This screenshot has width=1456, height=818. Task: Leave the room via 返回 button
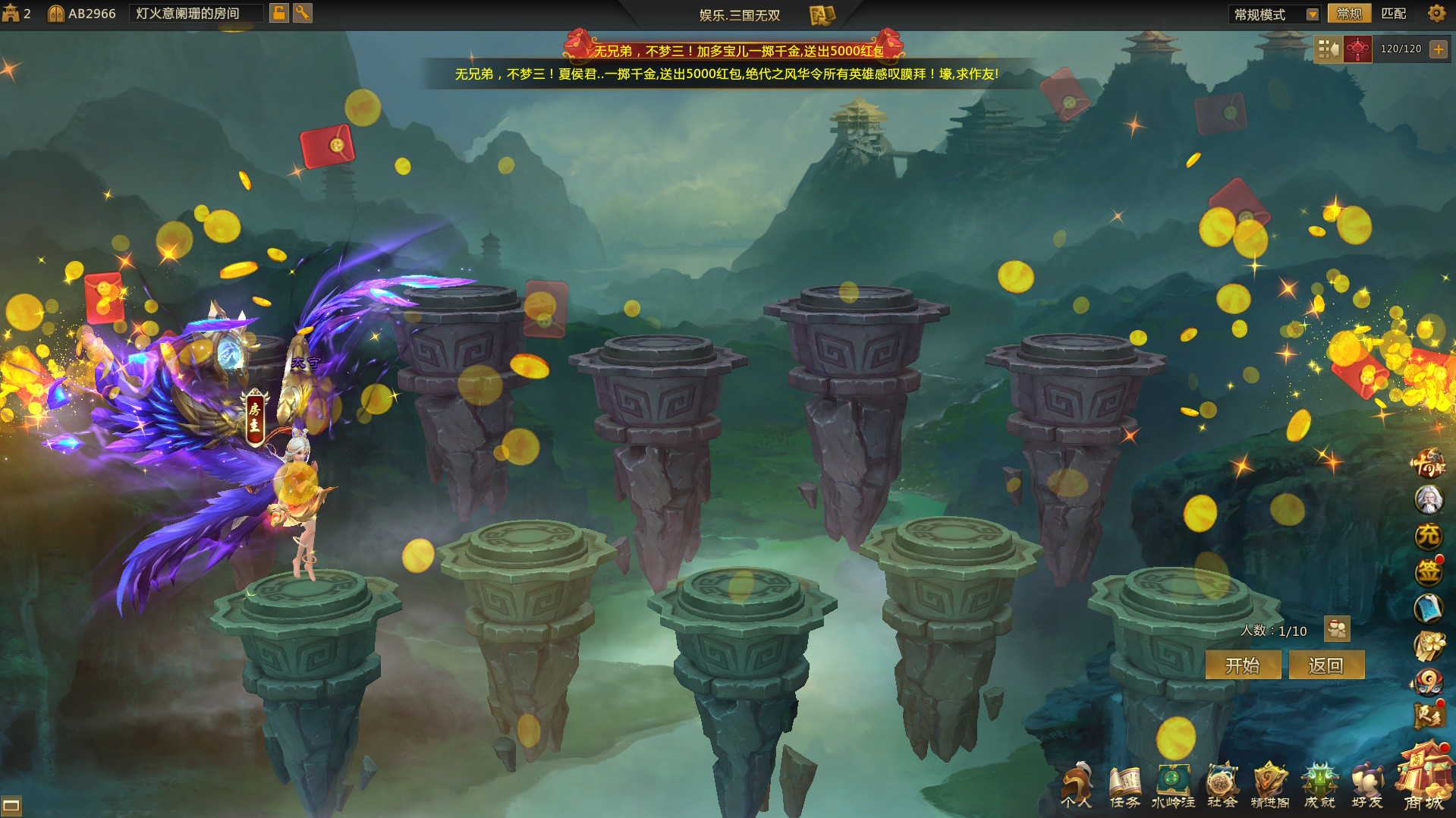click(x=1325, y=665)
